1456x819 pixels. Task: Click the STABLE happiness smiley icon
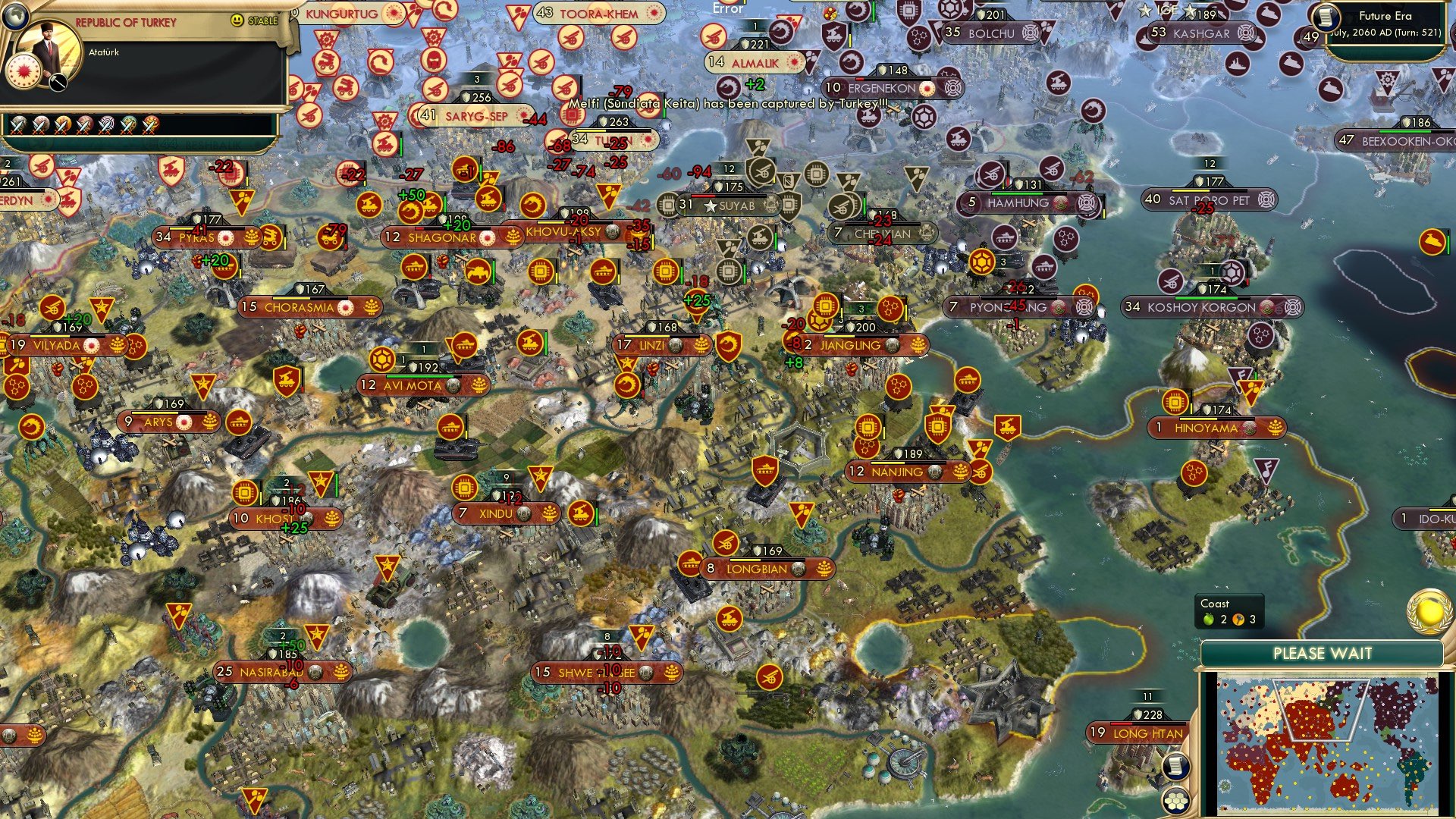click(x=235, y=20)
